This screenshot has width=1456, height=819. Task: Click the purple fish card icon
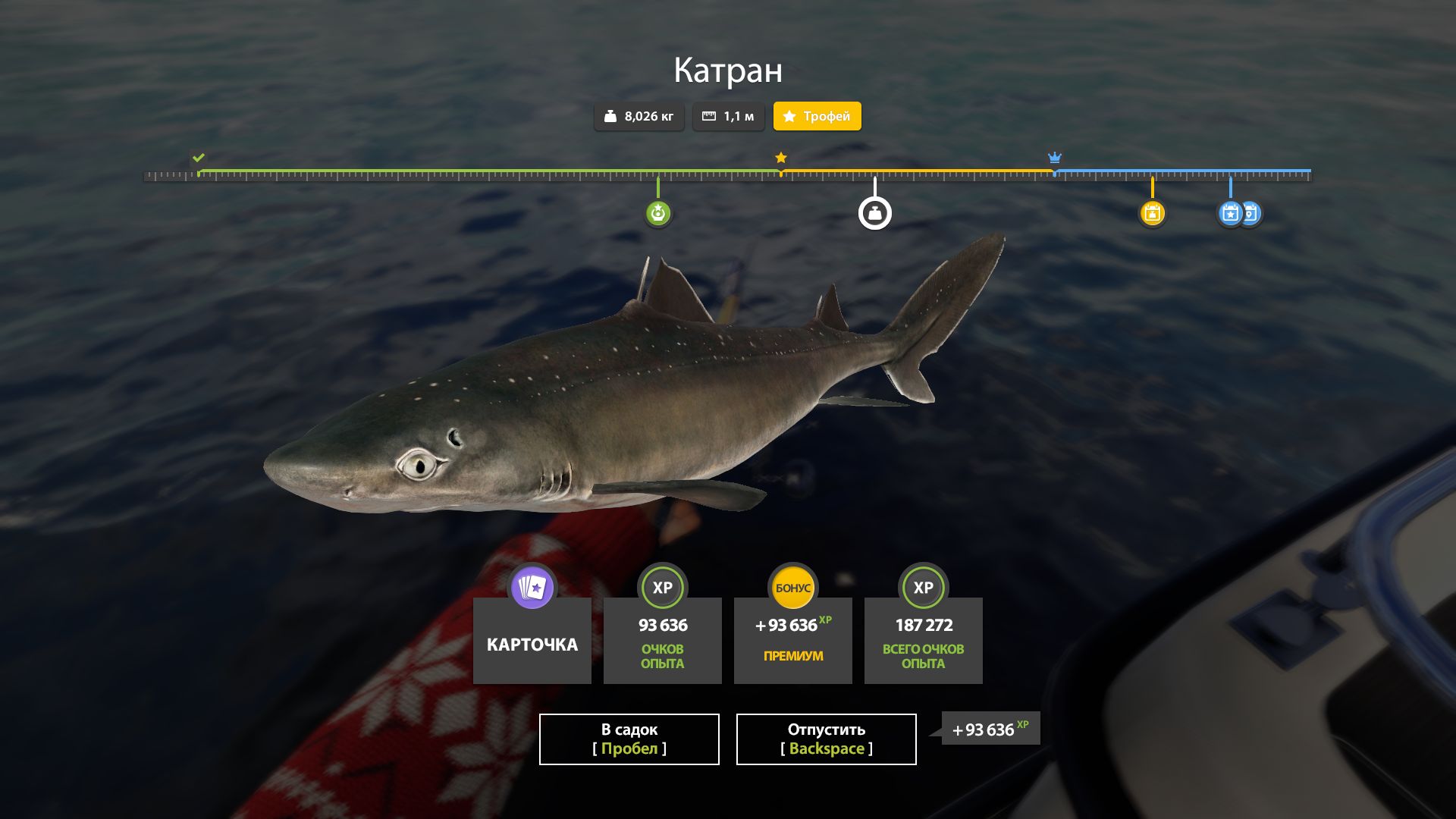coord(531,588)
